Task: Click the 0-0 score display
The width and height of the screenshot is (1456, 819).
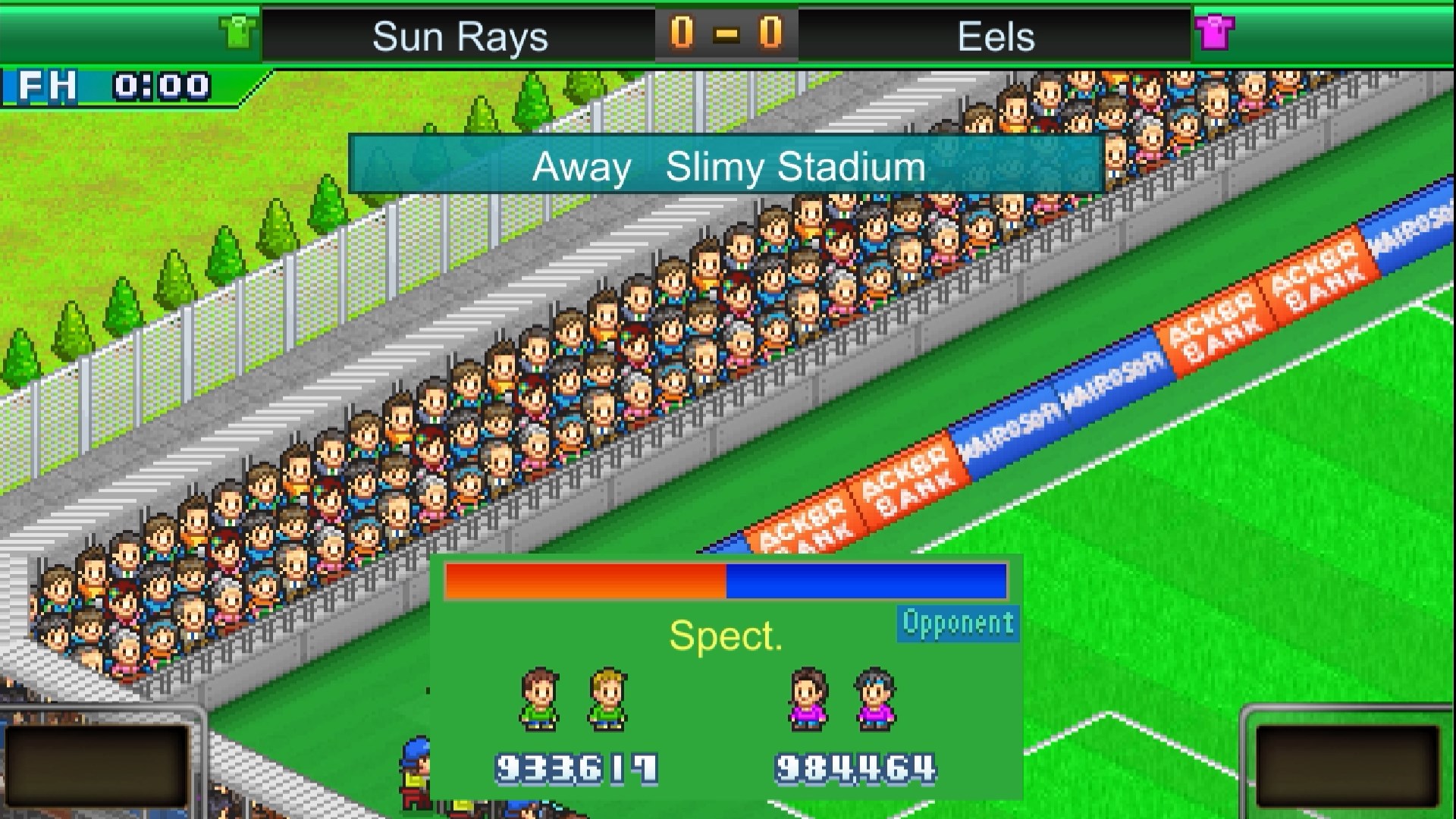Action: point(726,33)
